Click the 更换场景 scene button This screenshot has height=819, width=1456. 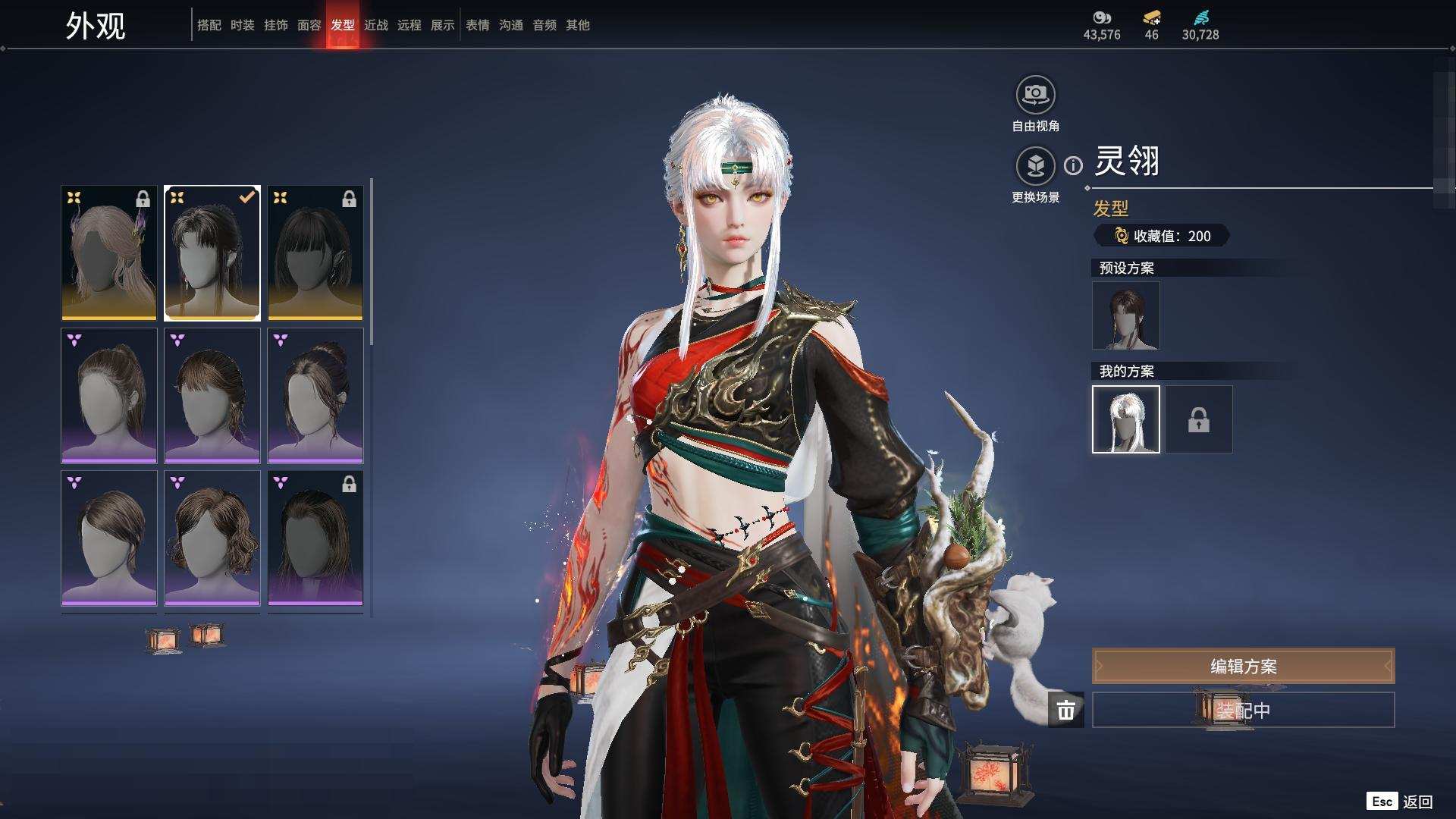point(1035,166)
